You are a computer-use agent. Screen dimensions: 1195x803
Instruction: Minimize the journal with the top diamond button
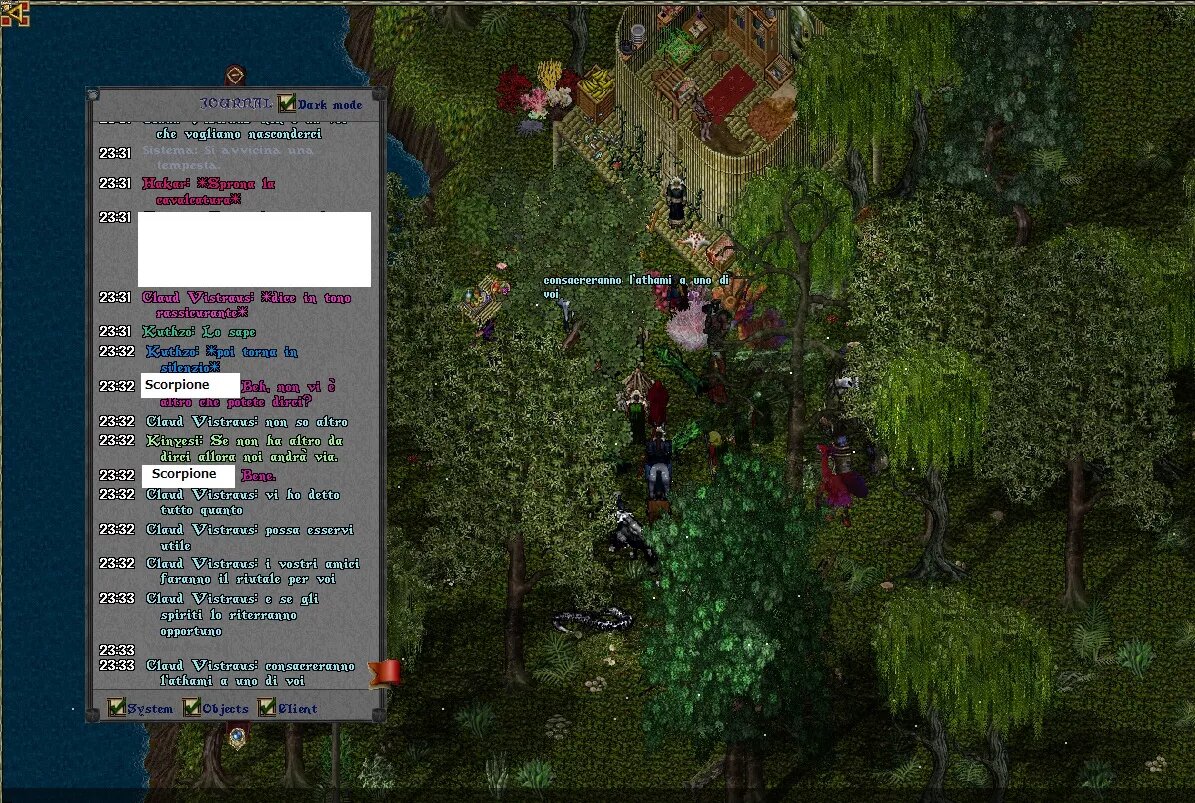235,75
